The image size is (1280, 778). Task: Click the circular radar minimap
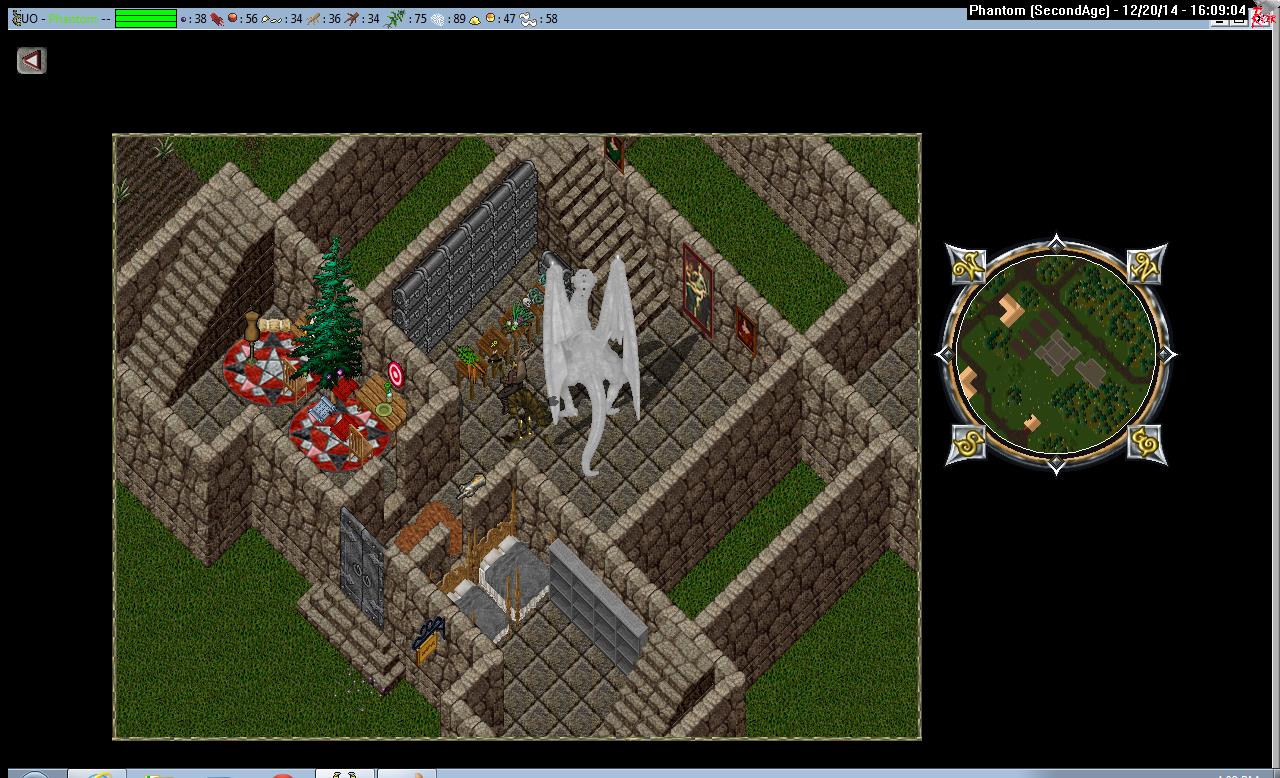click(x=1056, y=355)
